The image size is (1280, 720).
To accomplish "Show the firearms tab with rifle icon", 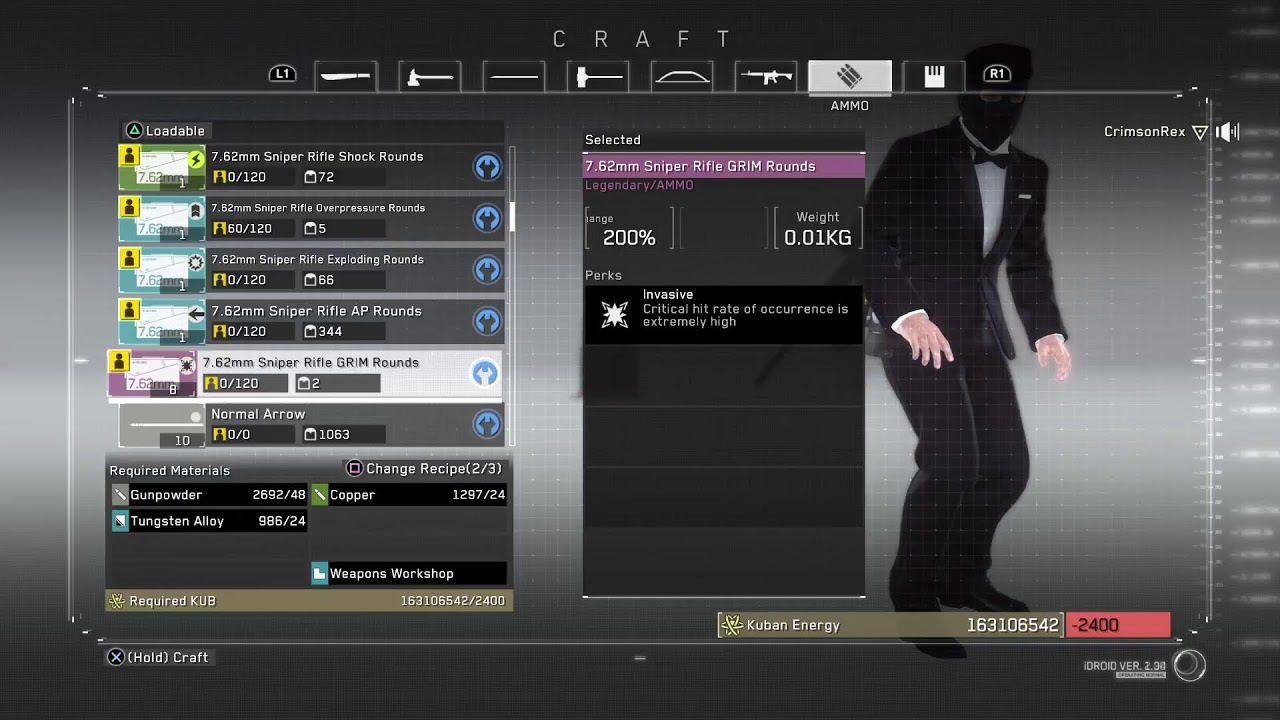I will (765, 76).
